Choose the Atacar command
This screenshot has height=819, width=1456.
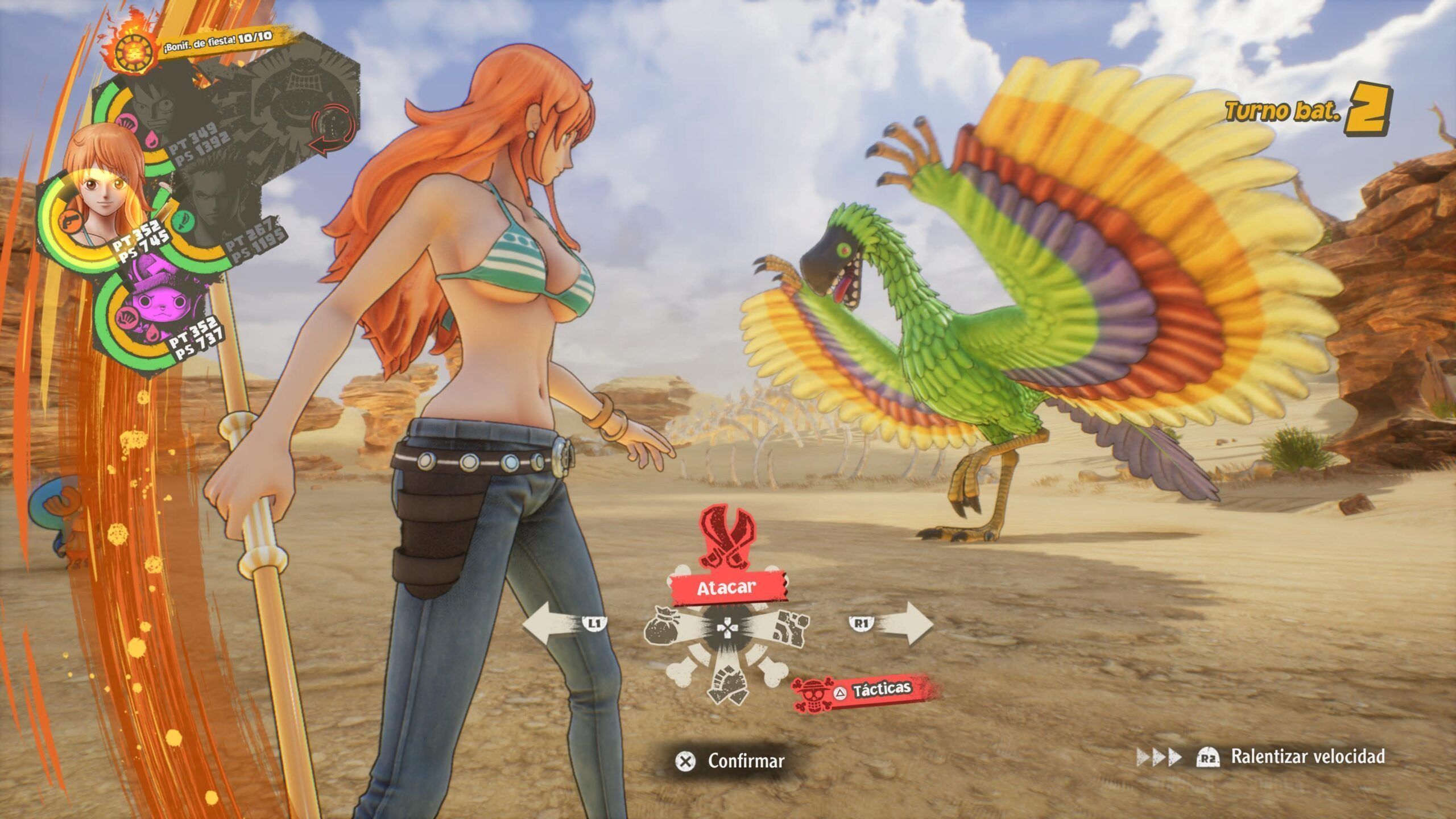point(726,588)
